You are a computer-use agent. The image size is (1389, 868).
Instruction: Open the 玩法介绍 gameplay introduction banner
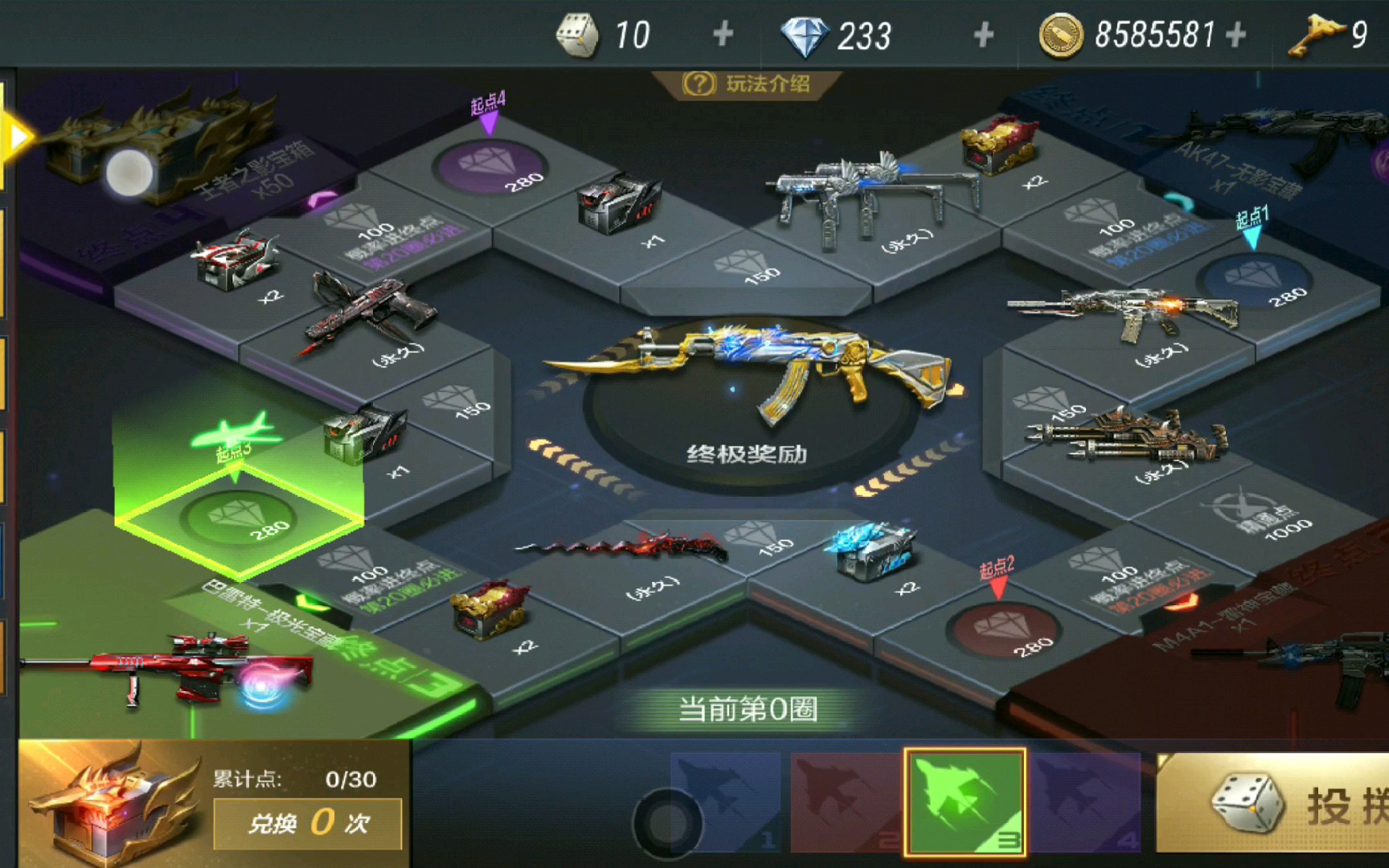748,83
